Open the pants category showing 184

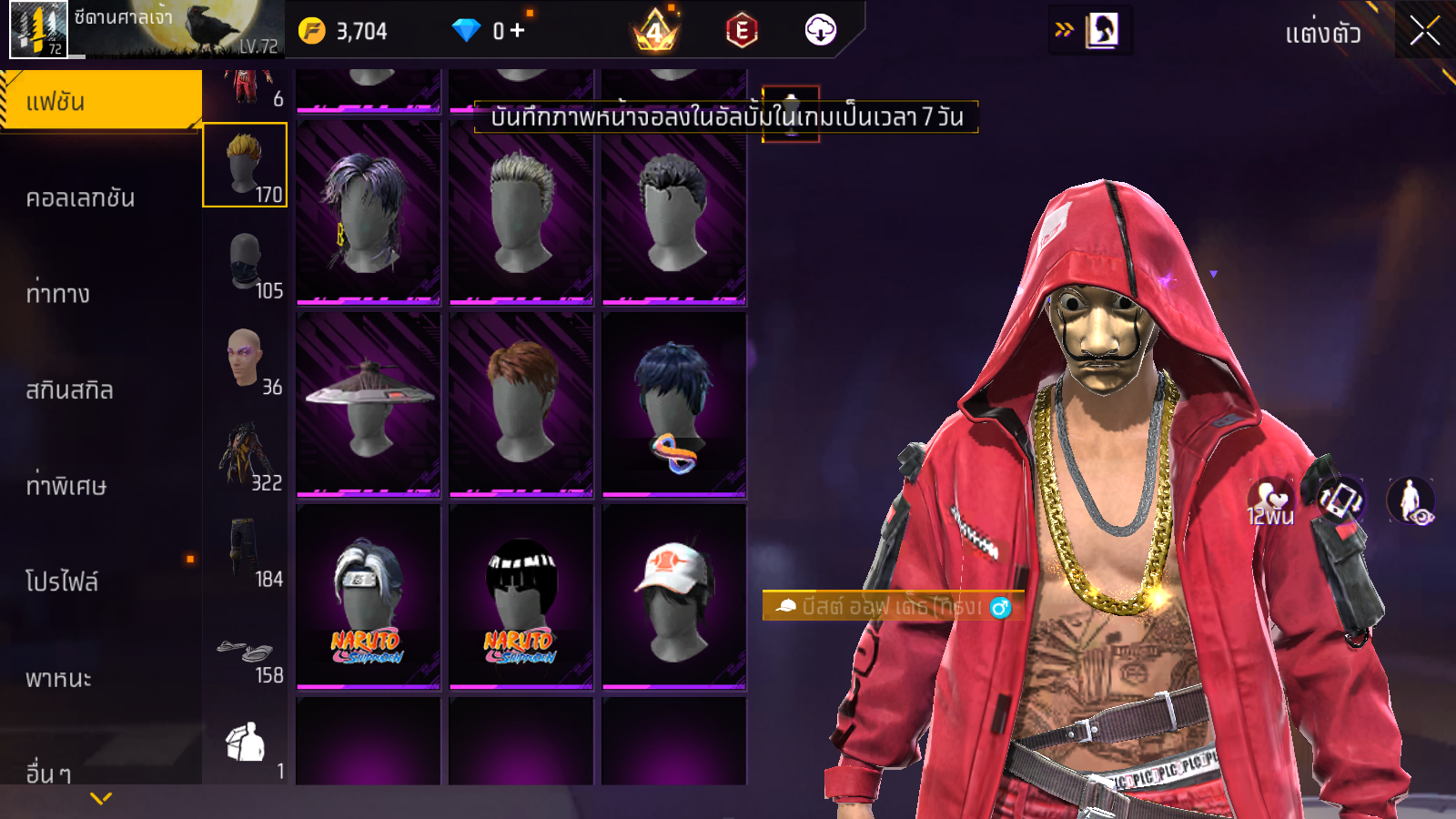point(245,551)
